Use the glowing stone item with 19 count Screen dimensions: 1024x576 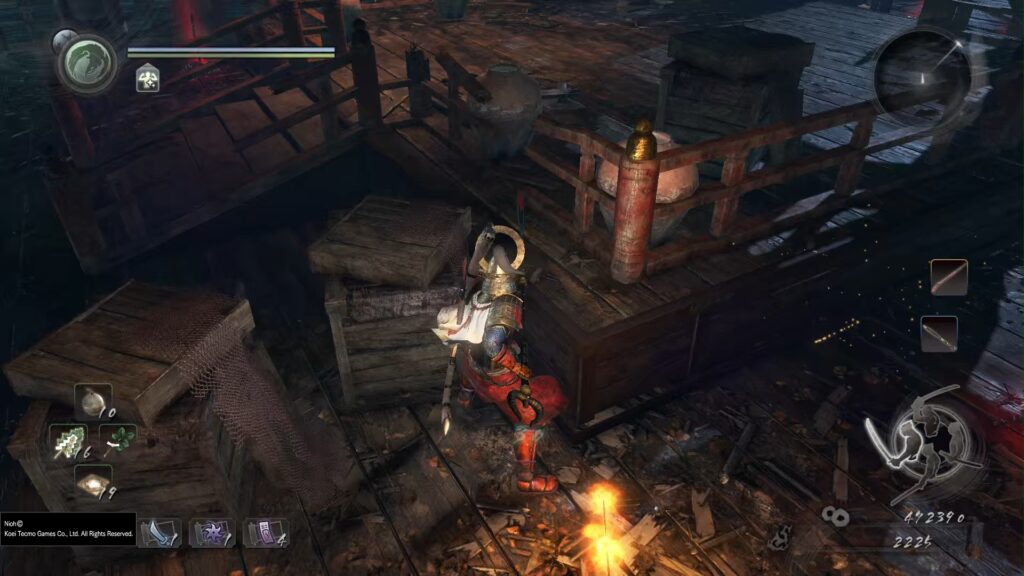[x=93, y=484]
